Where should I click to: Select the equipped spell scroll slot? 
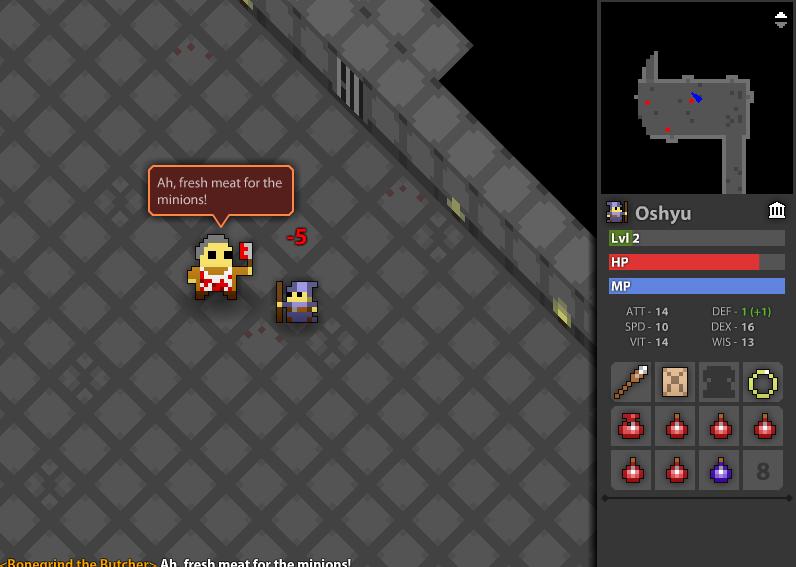[x=676, y=382]
